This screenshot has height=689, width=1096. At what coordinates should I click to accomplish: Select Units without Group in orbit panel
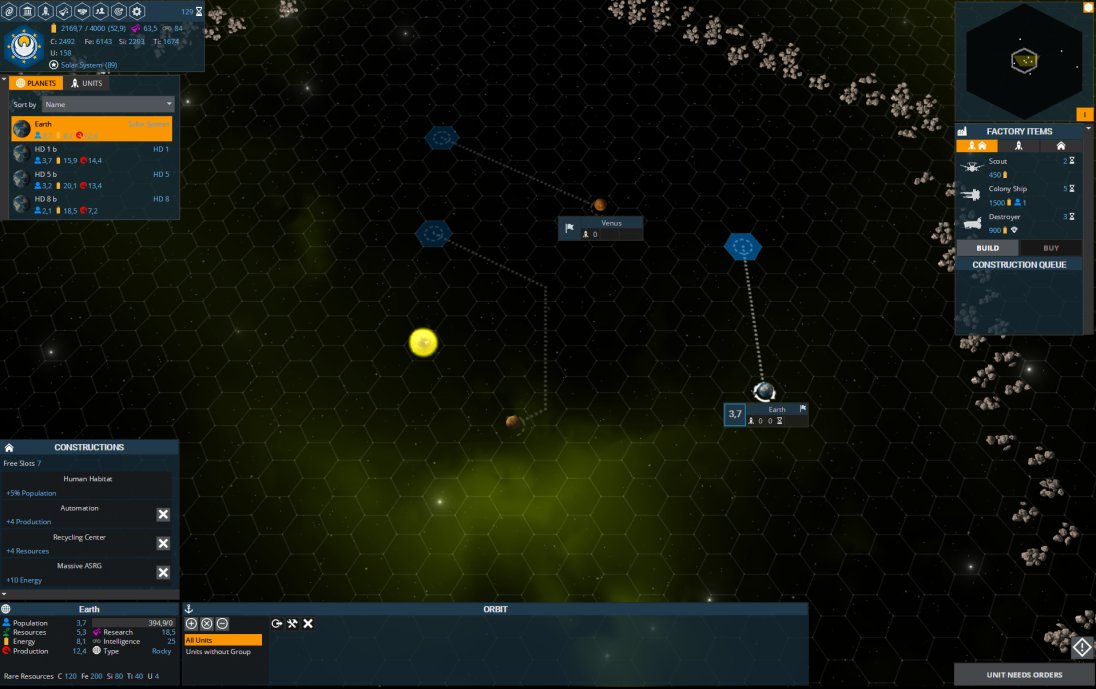pyautogui.click(x=218, y=652)
